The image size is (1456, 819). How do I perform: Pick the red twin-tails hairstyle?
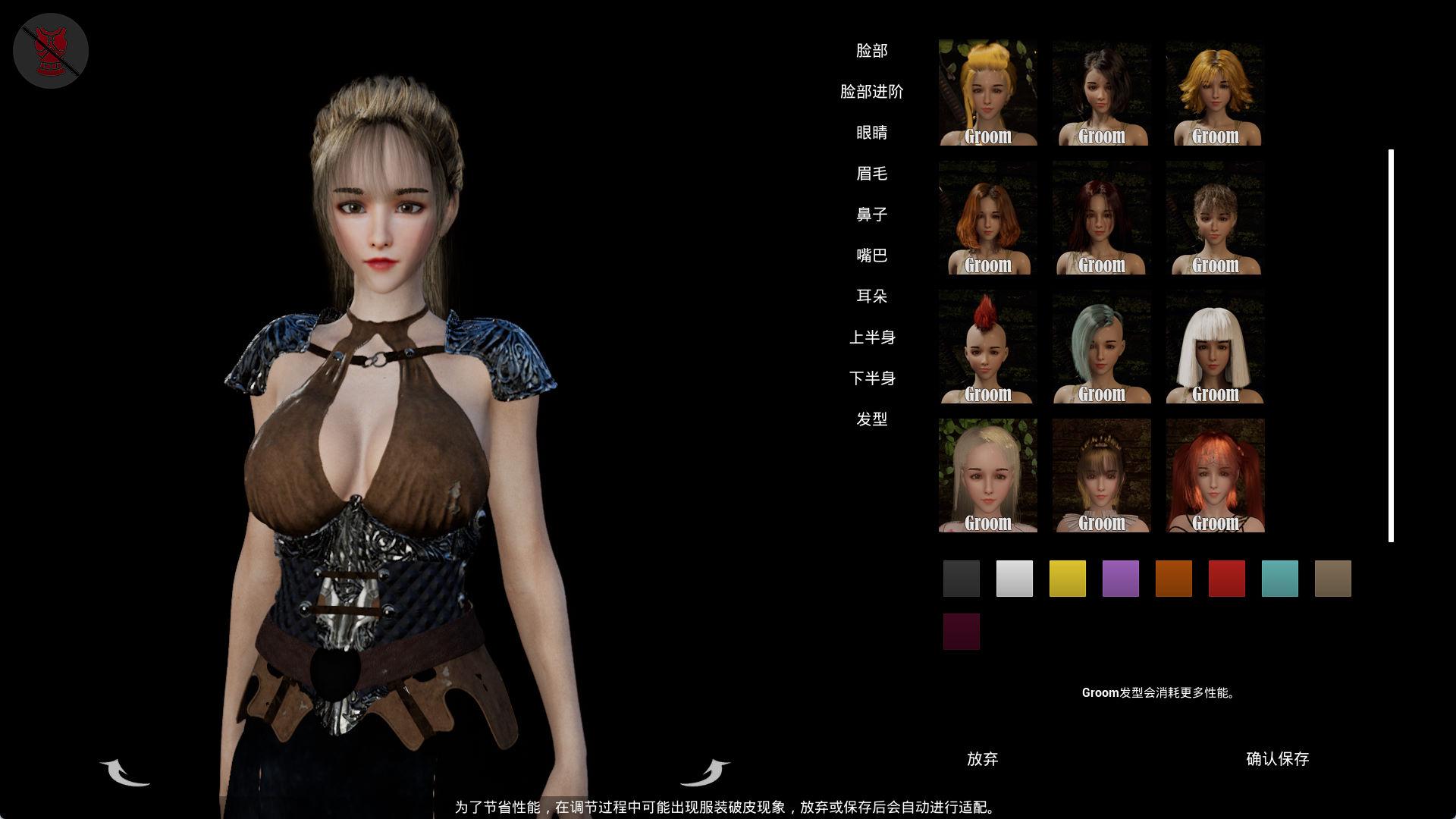click(x=1215, y=475)
